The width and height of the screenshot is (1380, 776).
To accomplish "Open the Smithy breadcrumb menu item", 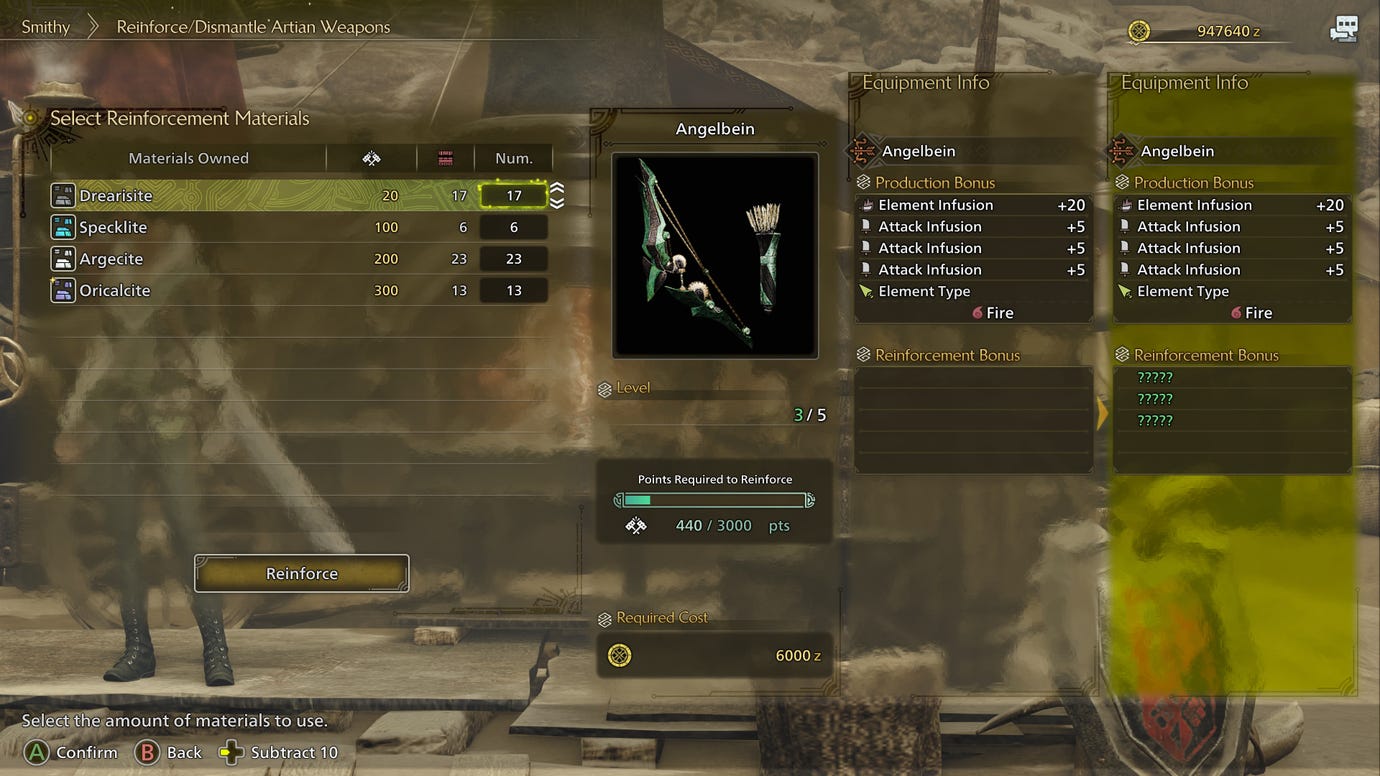I will click(x=44, y=26).
